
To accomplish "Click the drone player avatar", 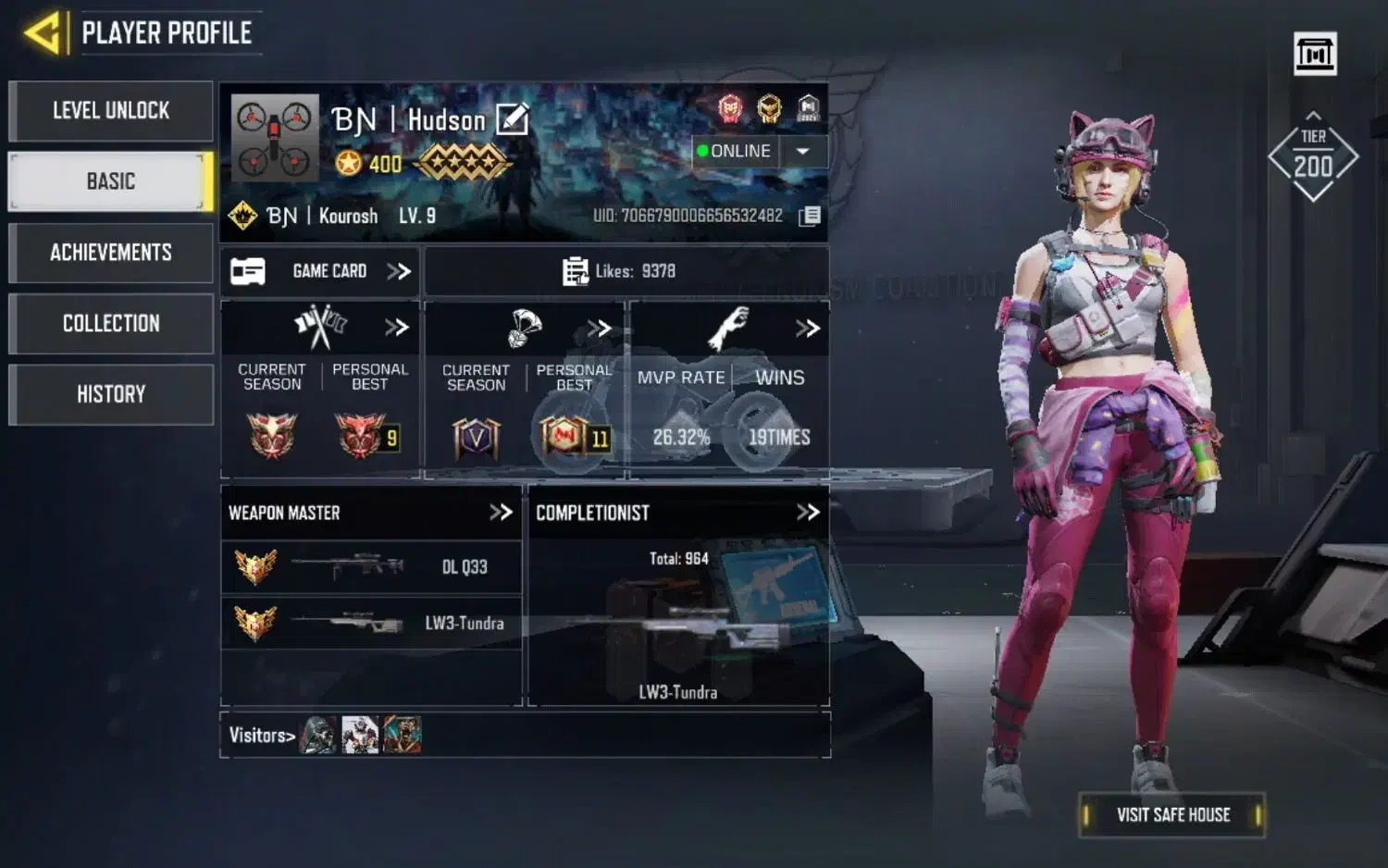I will pyautogui.click(x=275, y=138).
